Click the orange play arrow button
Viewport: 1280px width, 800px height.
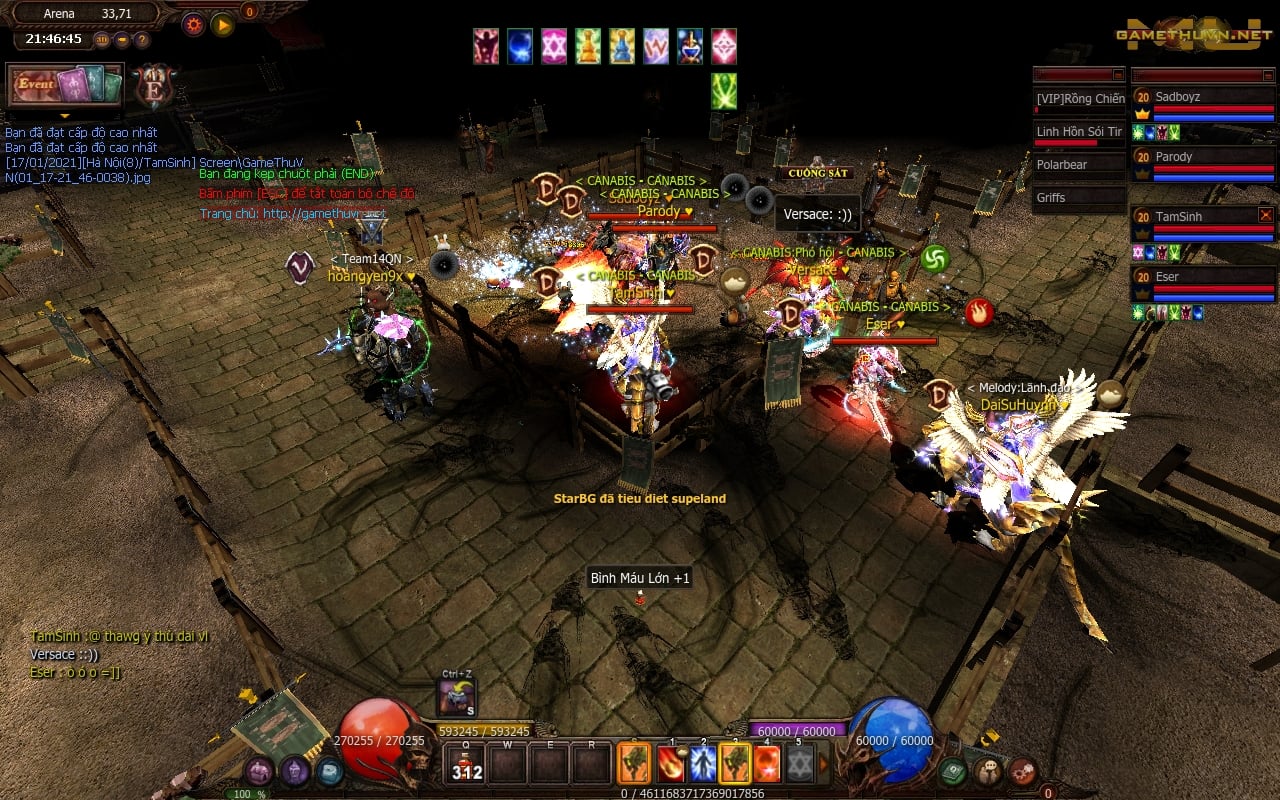click(222, 24)
